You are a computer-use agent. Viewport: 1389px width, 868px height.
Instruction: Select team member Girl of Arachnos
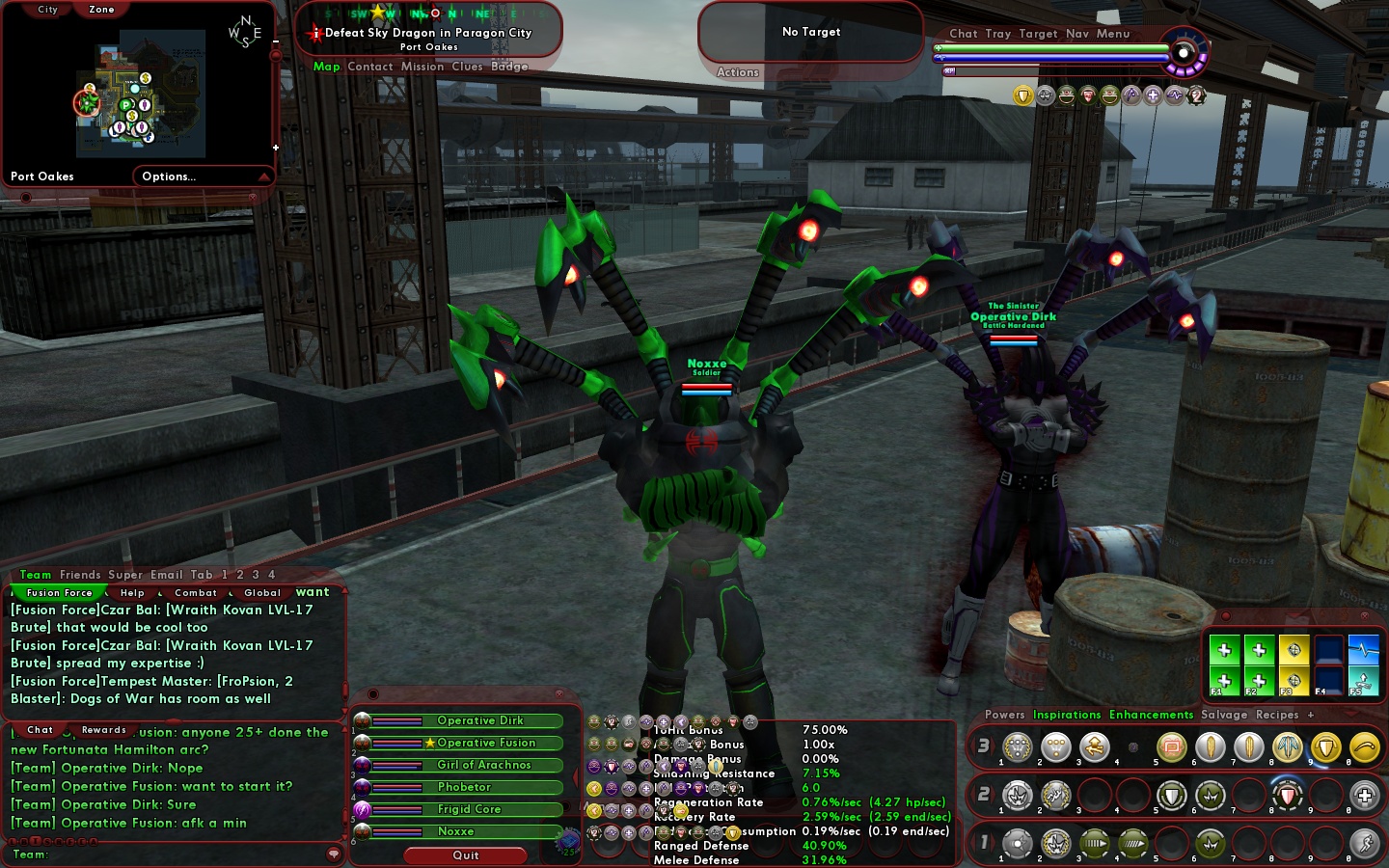coord(483,765)
